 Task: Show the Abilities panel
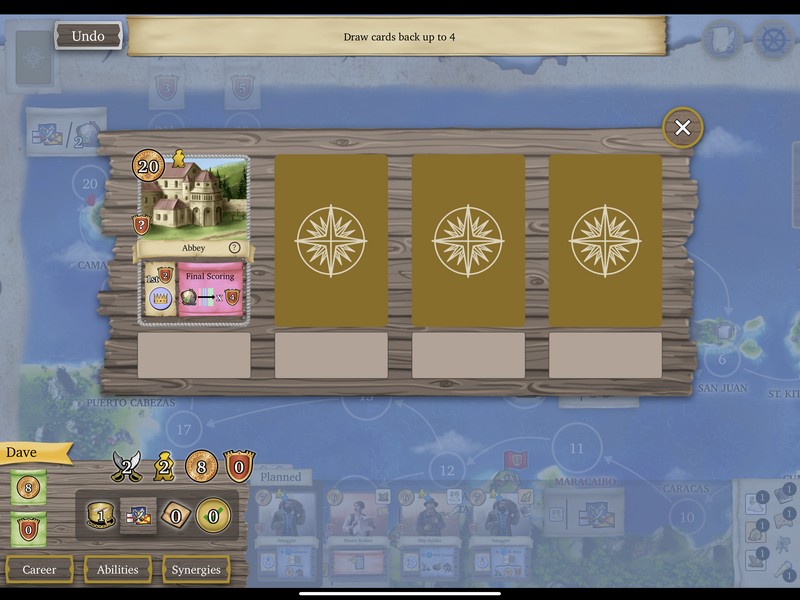click(117, 570)
